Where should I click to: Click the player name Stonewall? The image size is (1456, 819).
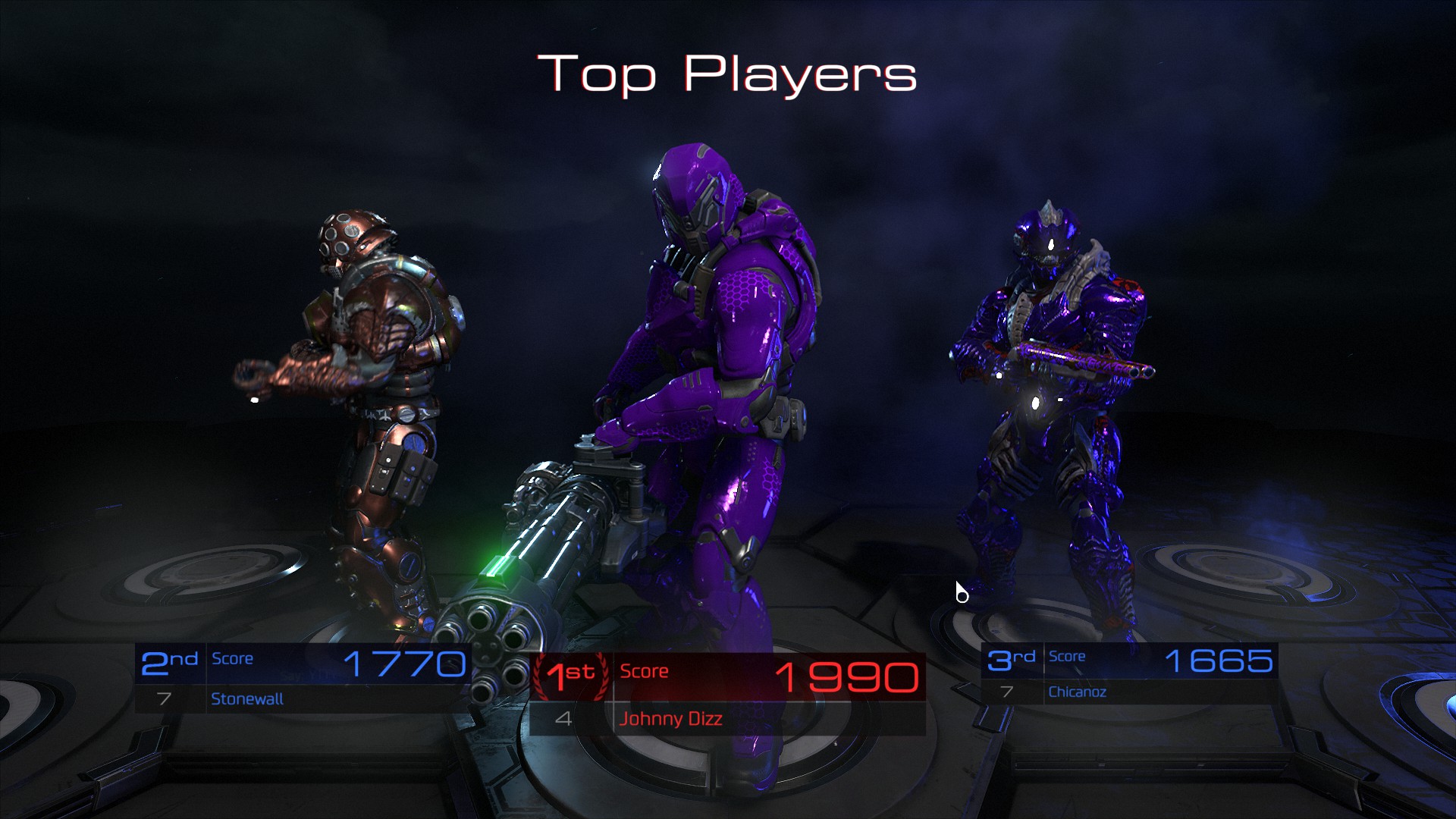pos(246,699)
